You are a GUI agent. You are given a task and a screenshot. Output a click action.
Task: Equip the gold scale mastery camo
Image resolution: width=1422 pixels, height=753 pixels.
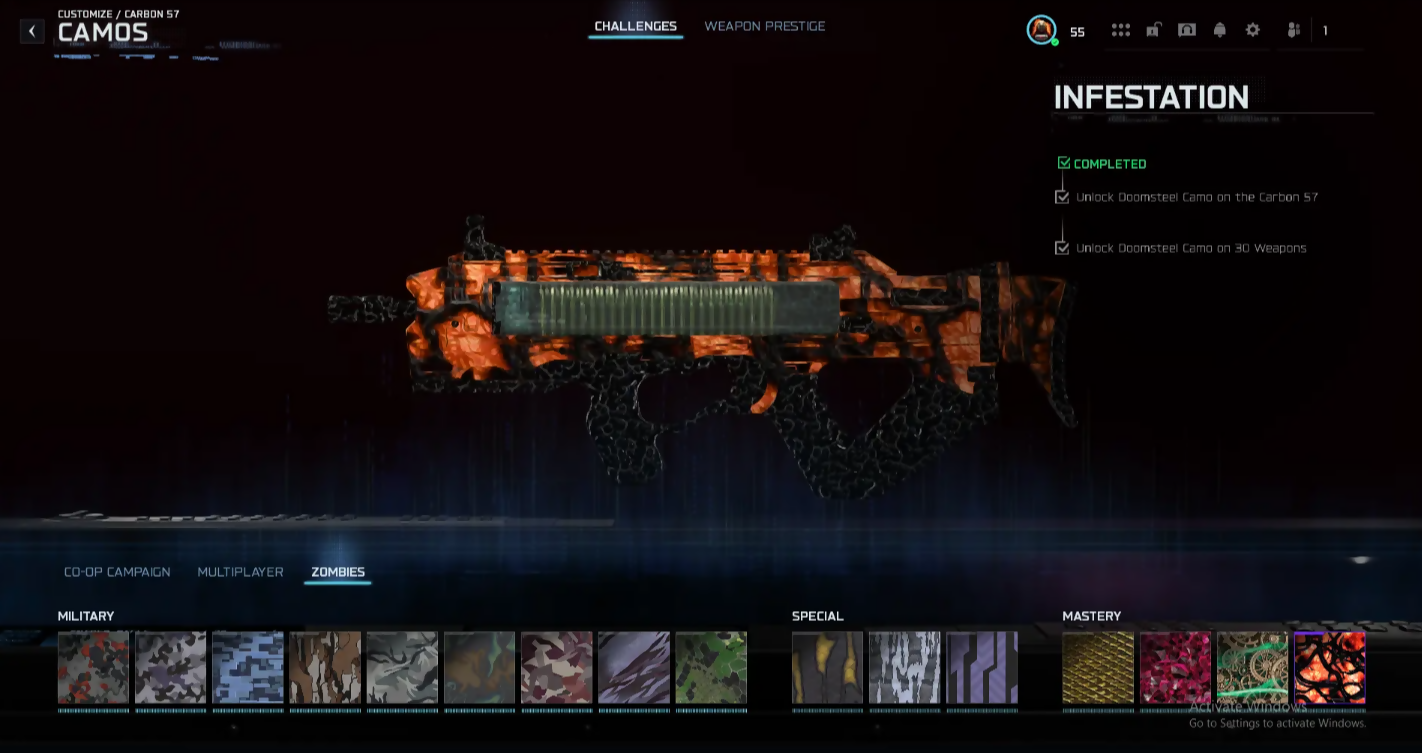1098,667
